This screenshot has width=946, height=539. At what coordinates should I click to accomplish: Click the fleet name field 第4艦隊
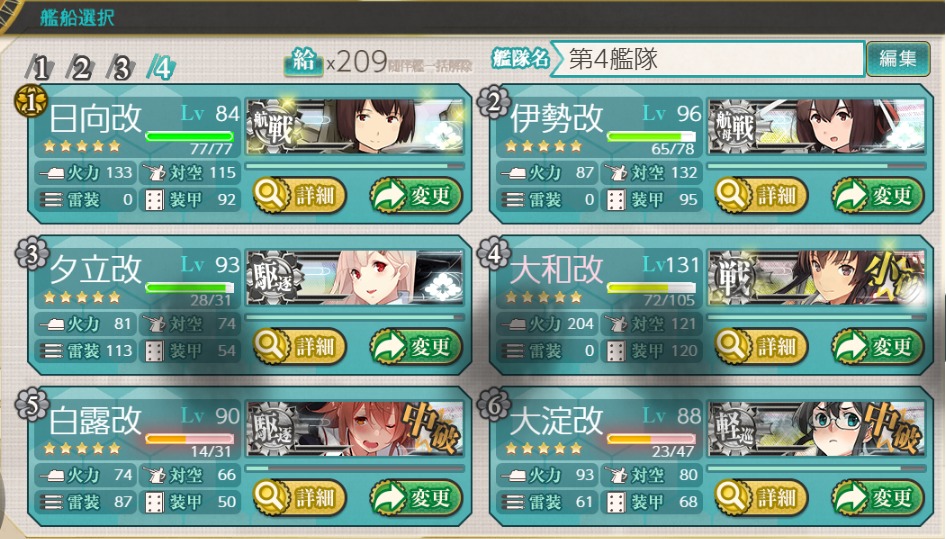point(712,60)
